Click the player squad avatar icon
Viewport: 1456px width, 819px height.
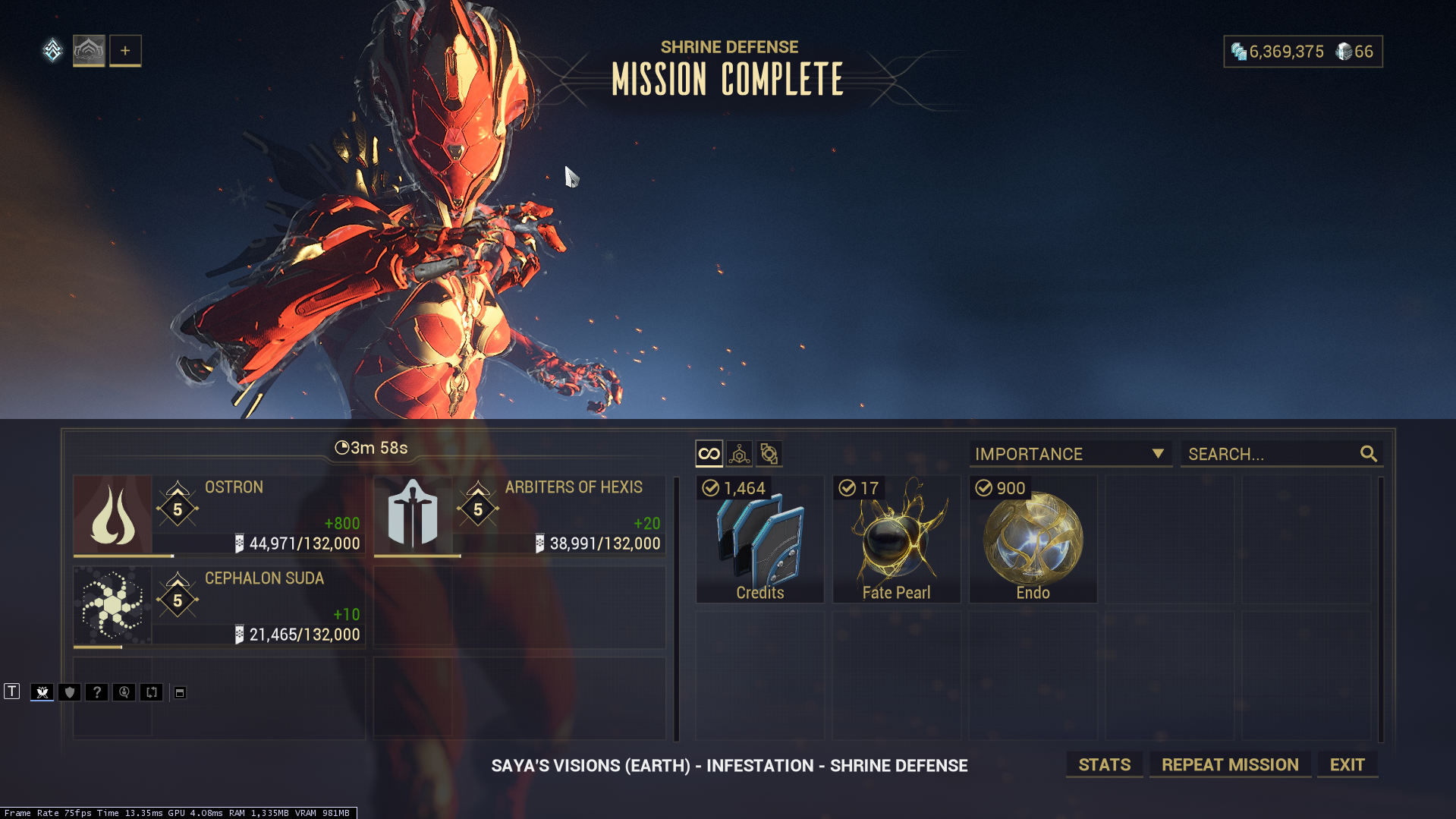click(89, 51)
